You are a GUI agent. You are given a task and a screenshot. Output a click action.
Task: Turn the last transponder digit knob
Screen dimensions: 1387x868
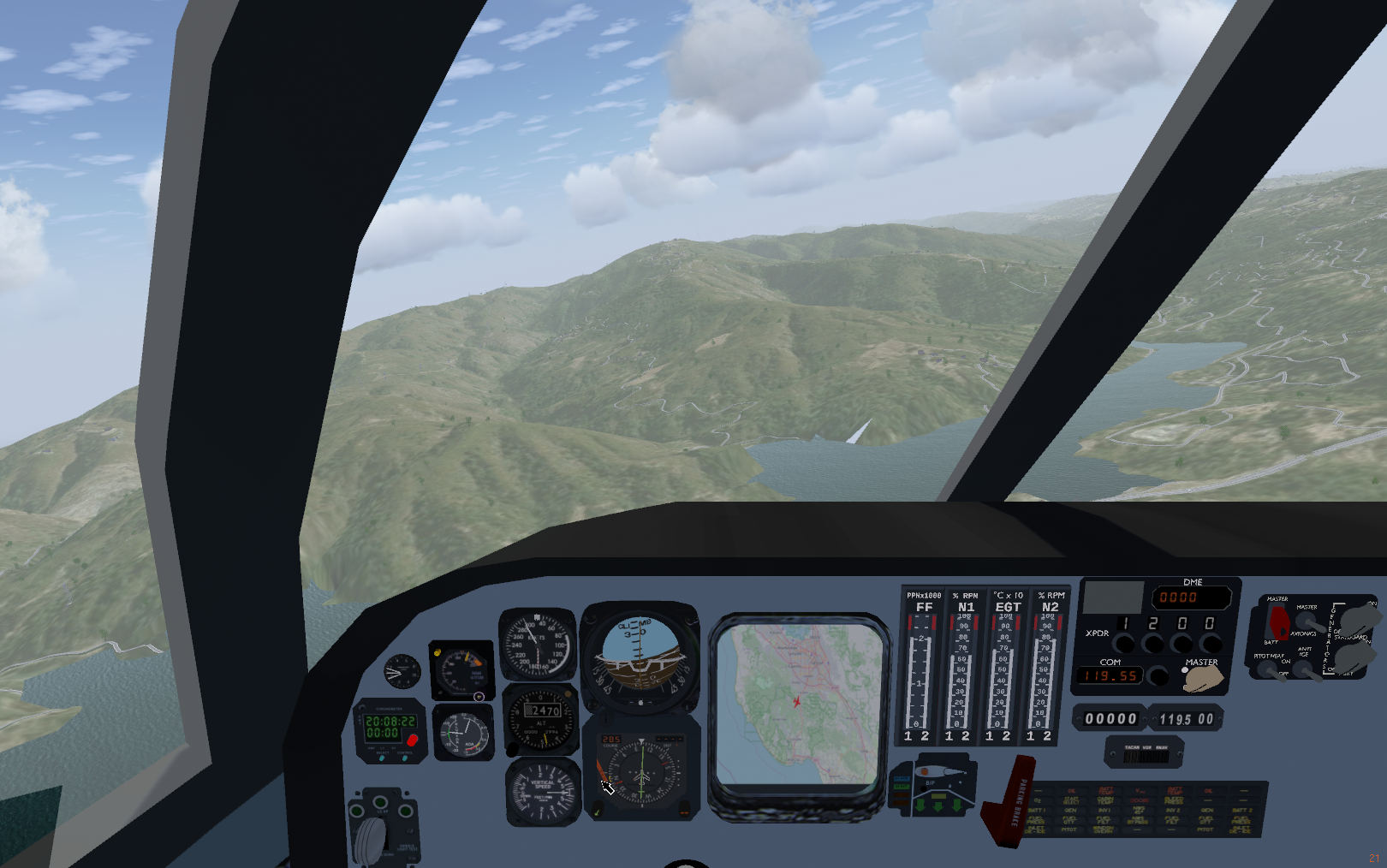(x=1211, y=642)
